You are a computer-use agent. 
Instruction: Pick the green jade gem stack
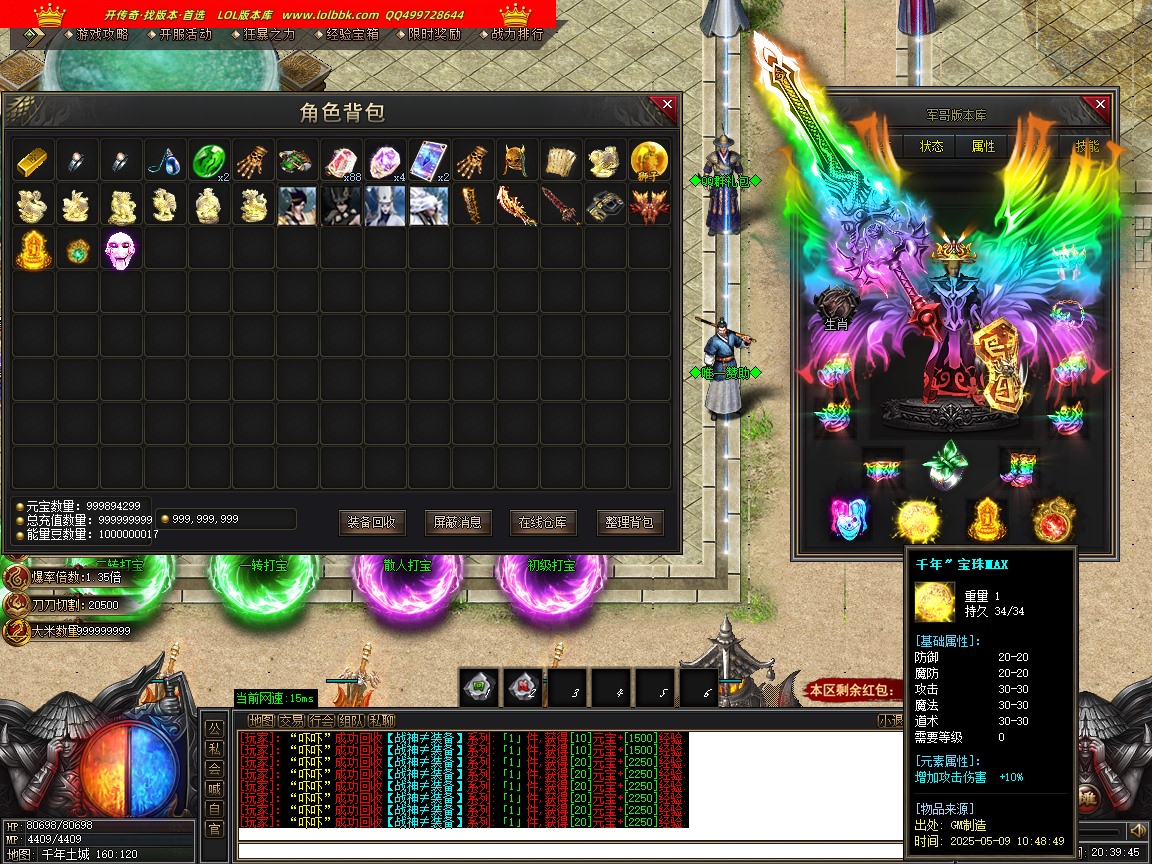coord(208,161)
